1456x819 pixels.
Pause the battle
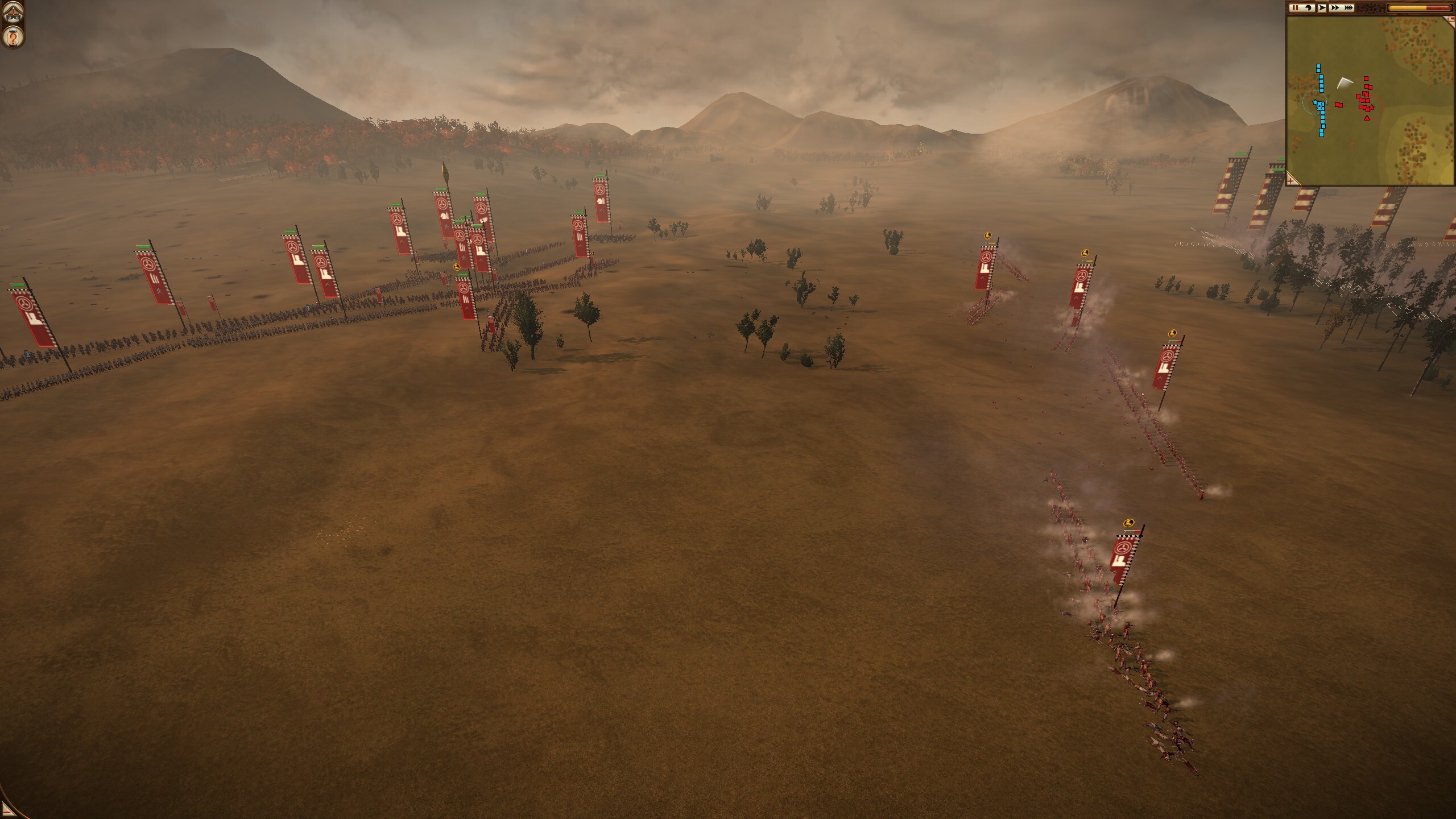pyautogui.click(x=1294, y=8)
